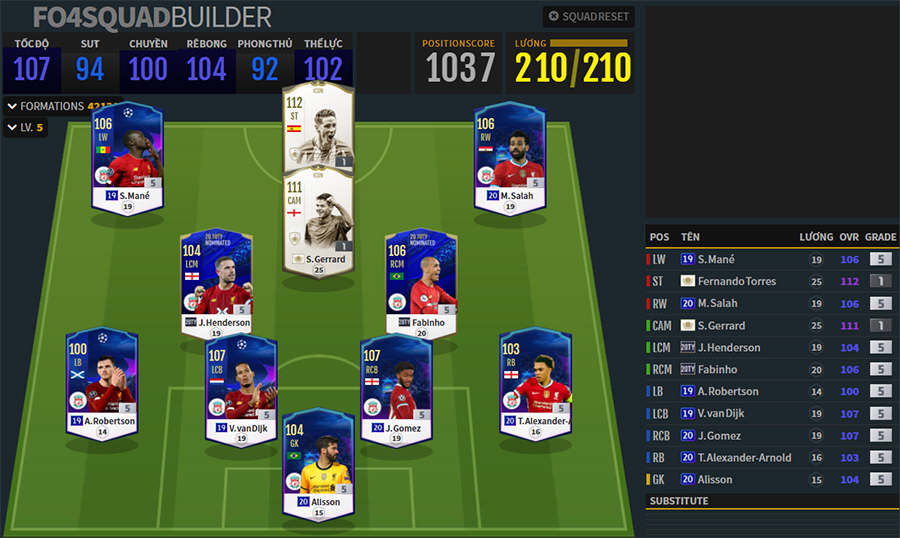The height and width of the screenshot is (538, 900).
Task: Select the J. Gomez RCB card
Action: (x=395, y=388)
